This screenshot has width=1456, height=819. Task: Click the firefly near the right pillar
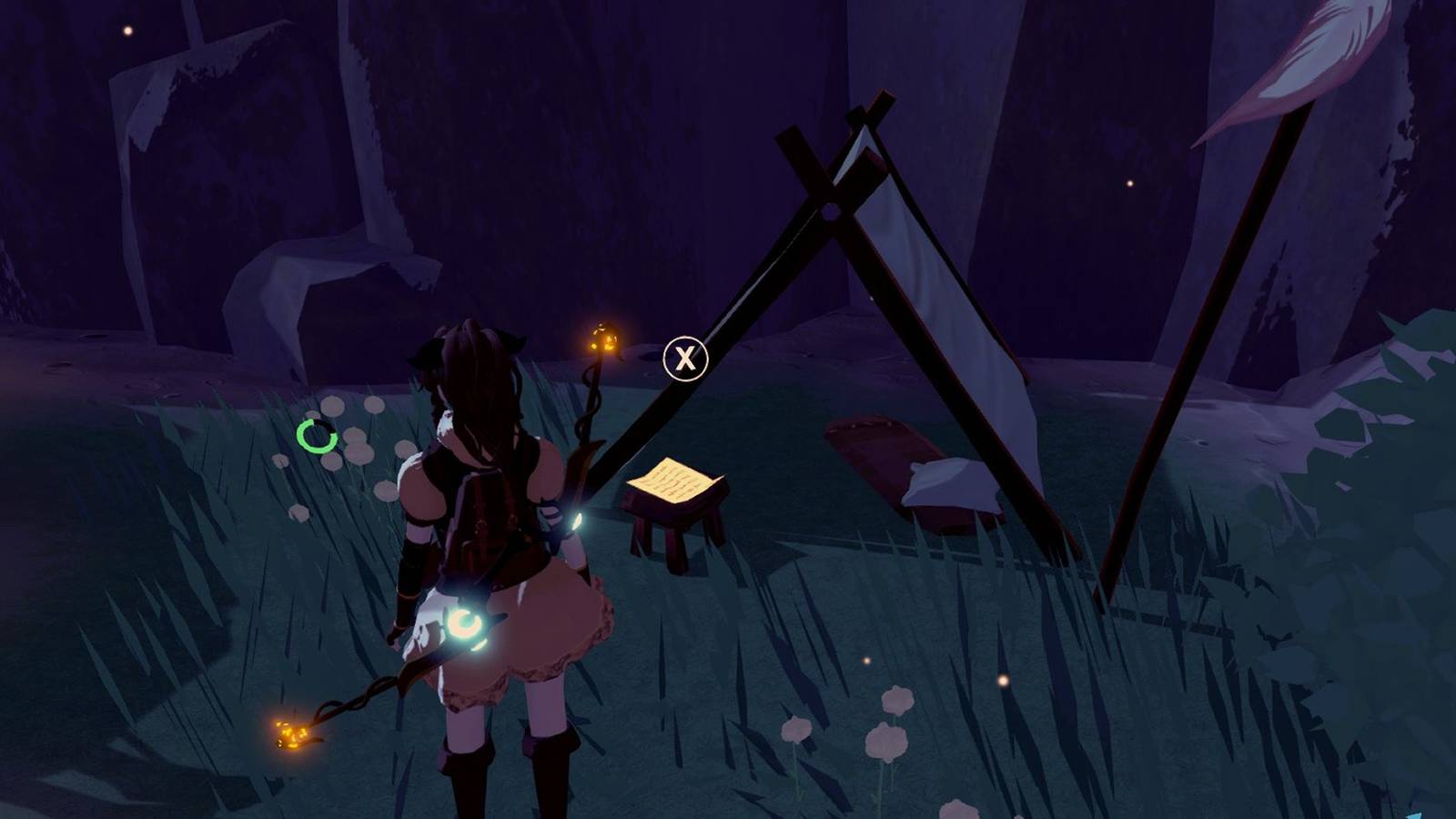point(1131,182)
